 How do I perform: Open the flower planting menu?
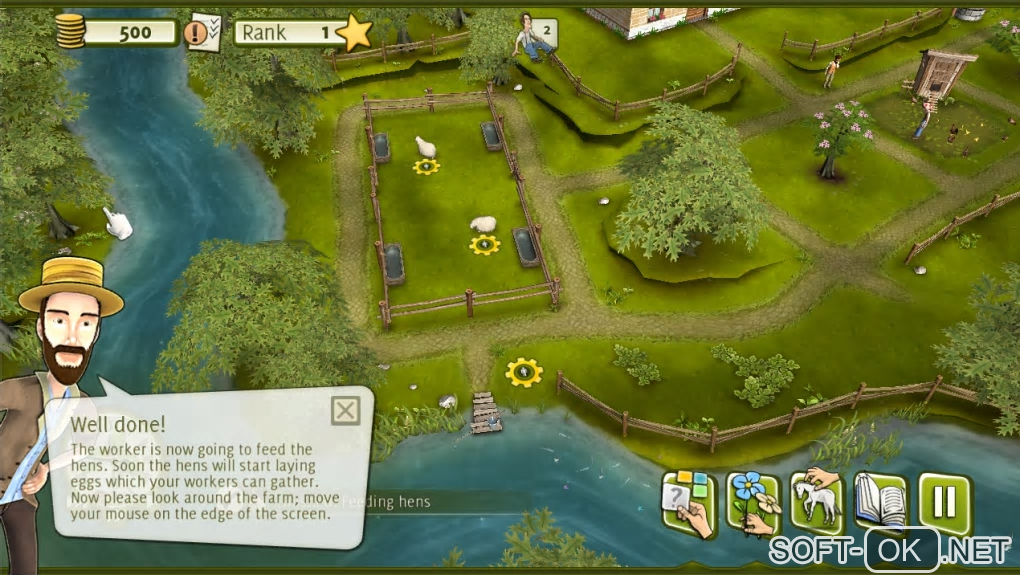click(x=752, y=502)
